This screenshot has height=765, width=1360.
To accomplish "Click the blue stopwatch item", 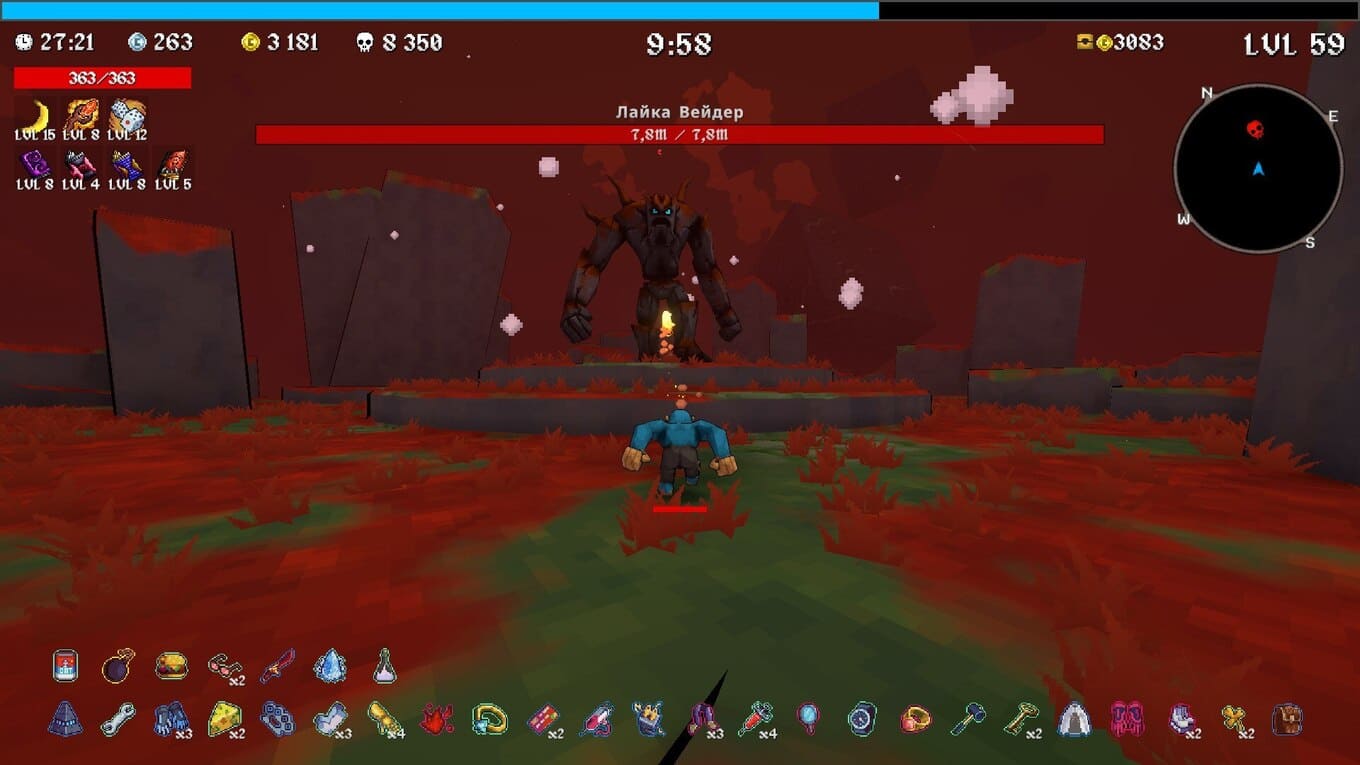I will point(862,719).
